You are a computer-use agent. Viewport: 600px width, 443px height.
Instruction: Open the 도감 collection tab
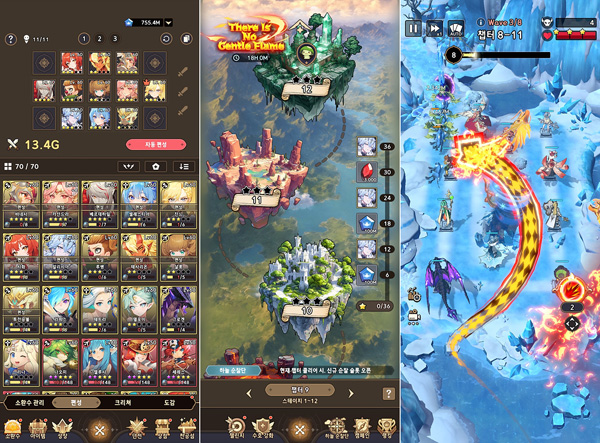pyautogui.click(x=170, y=402)
